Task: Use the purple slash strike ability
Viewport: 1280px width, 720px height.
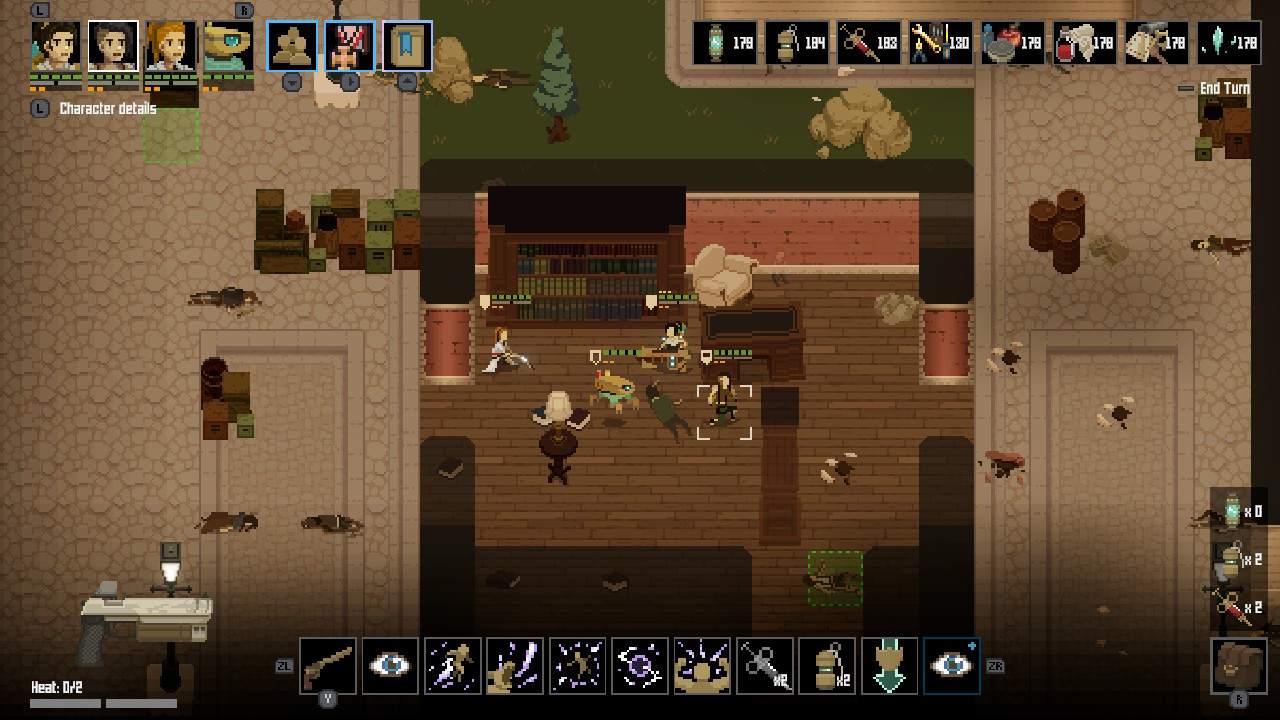Action: [514, 666]
